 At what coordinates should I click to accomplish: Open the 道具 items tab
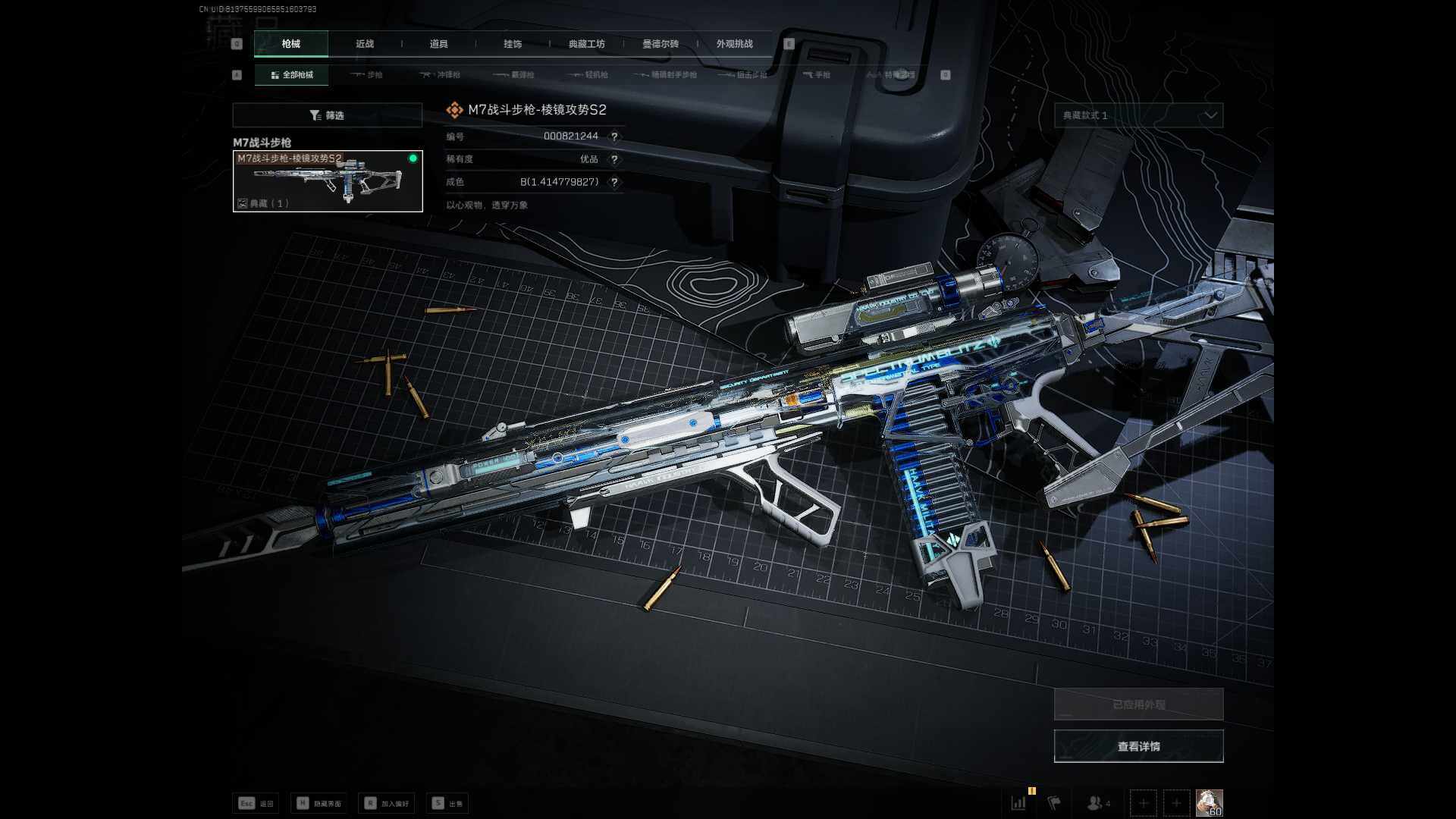(x=438, y=44)
